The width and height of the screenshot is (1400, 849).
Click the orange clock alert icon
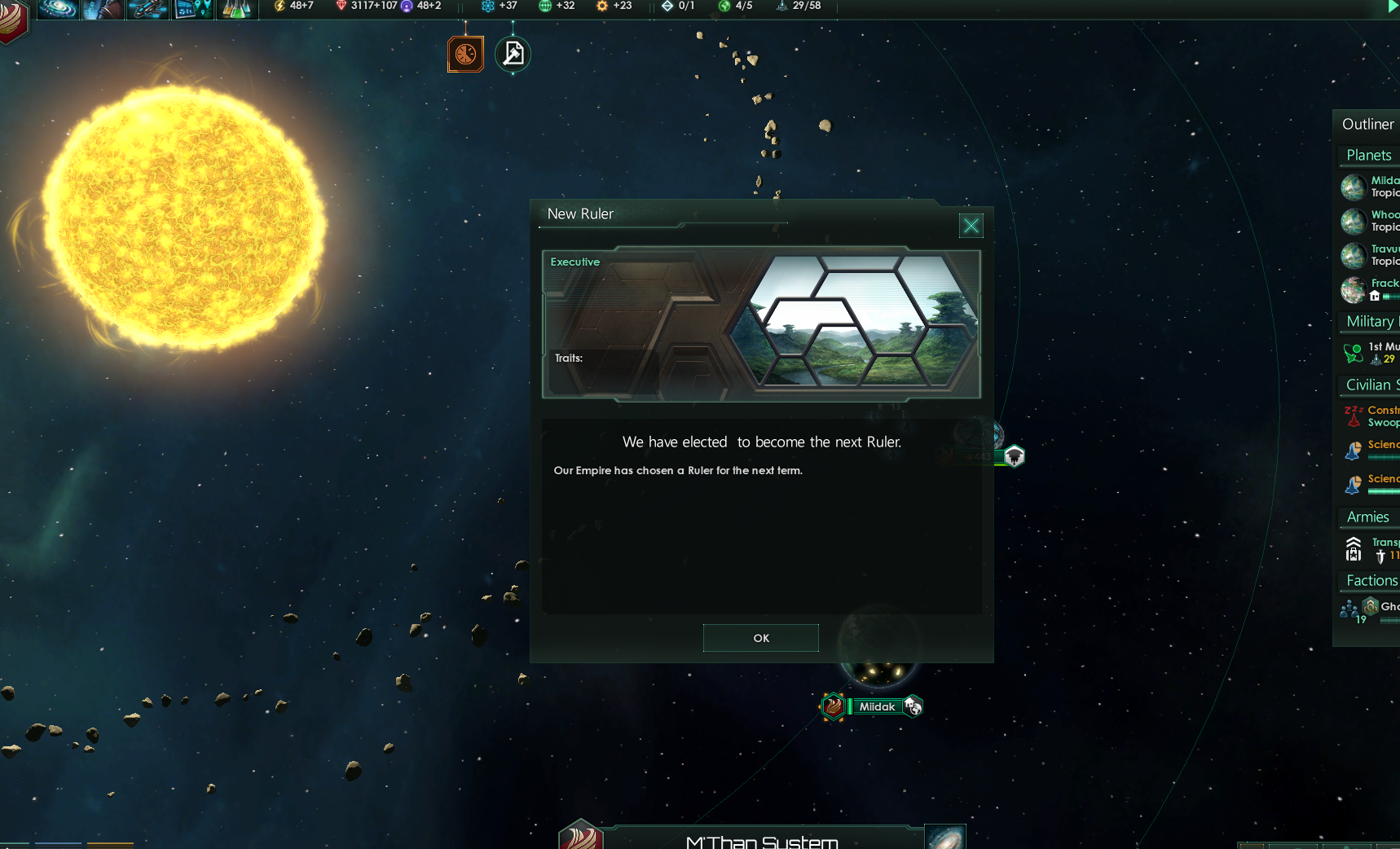(x=465, y=53)
